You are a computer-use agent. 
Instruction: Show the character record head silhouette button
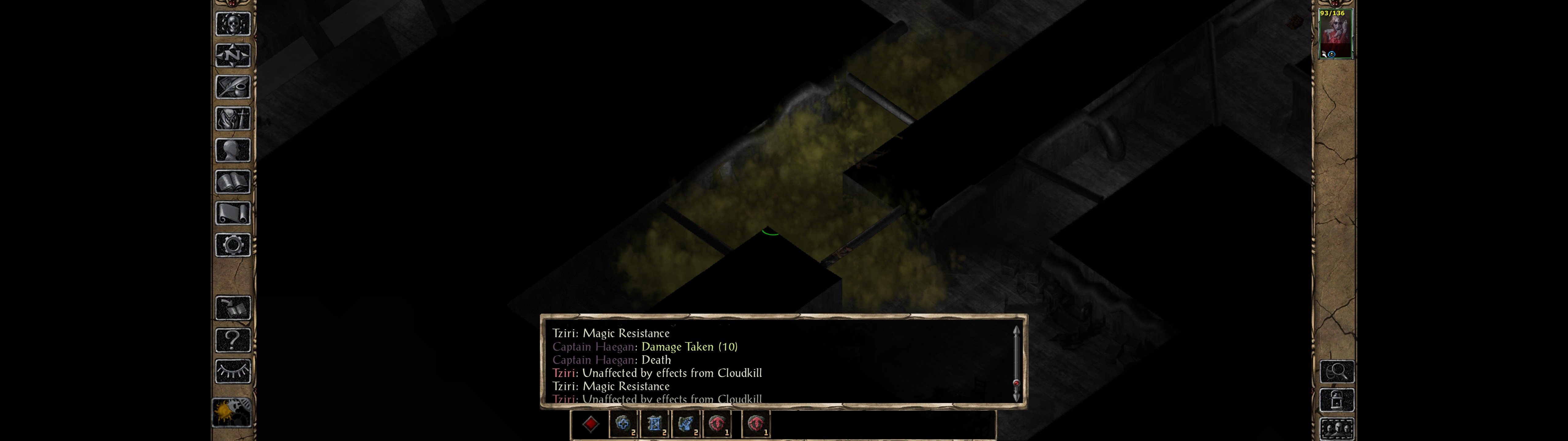coord(232,150)
